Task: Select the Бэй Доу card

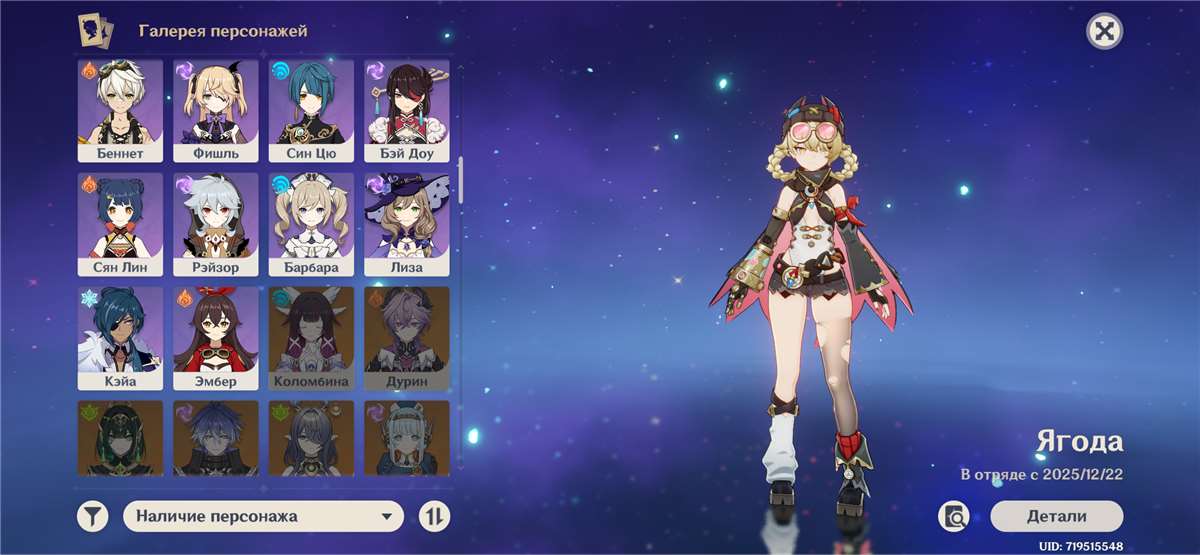Action: pos(406,110)
